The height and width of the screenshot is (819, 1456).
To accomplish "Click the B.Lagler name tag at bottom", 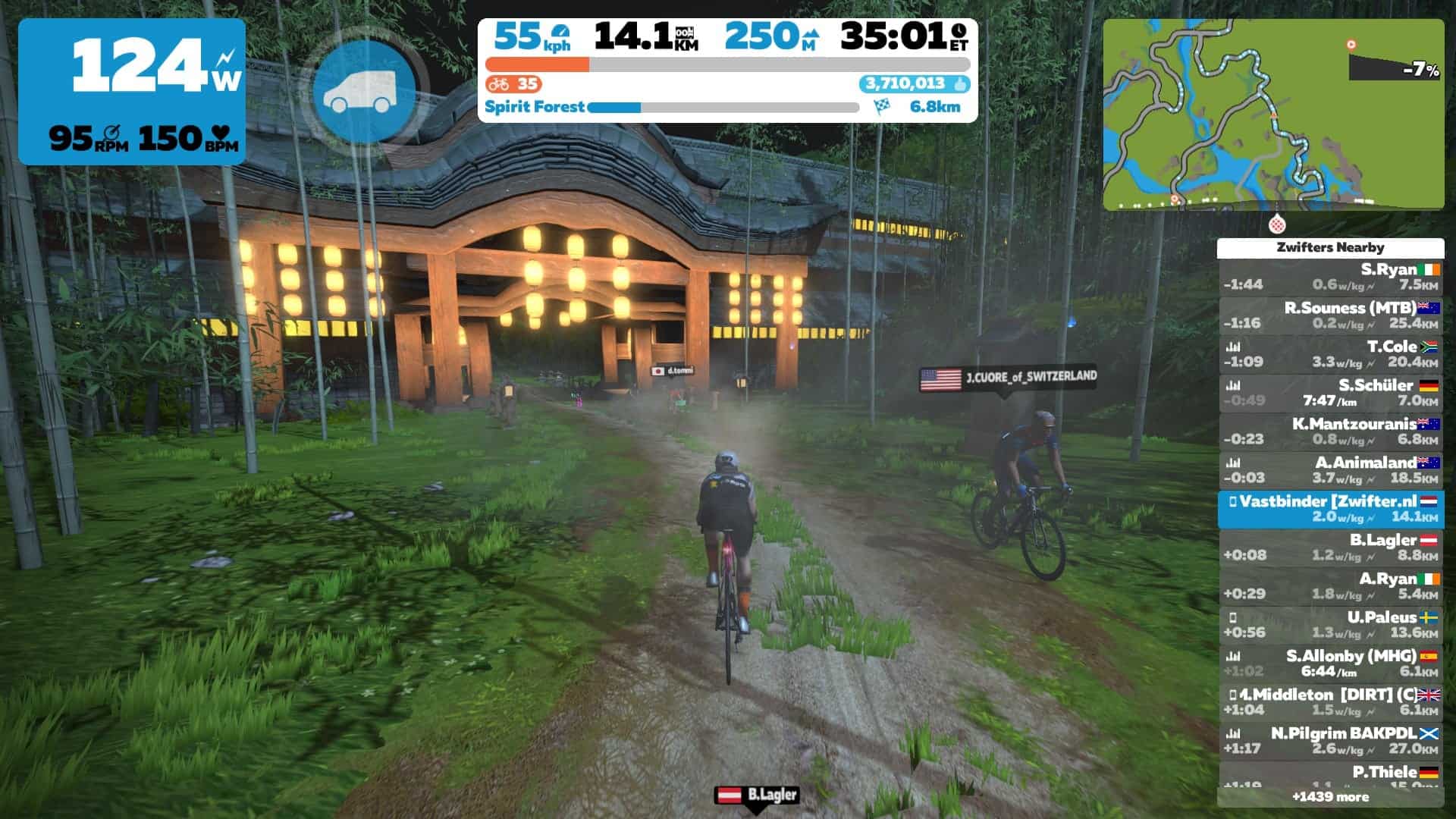I will [757, 795].
